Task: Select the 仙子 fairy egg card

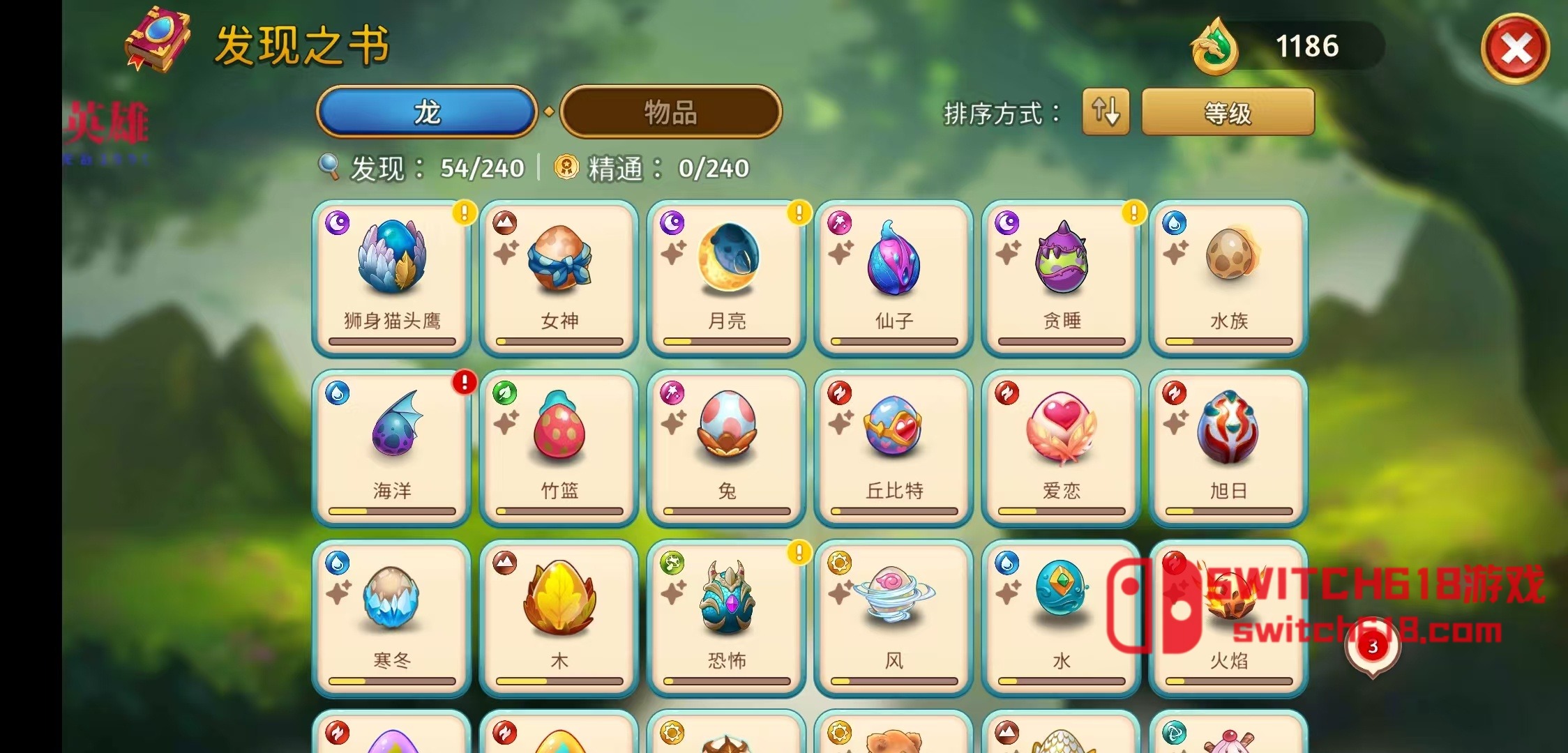Action: (x=894, y=277)
